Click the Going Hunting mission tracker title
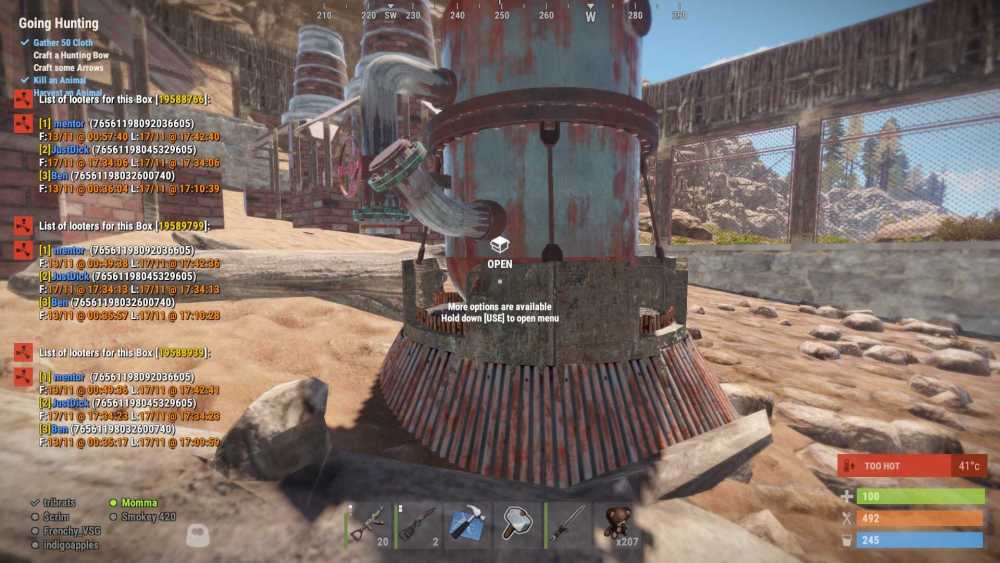Viewport: 1000px width, 563px height. click(x=59, y=23)
